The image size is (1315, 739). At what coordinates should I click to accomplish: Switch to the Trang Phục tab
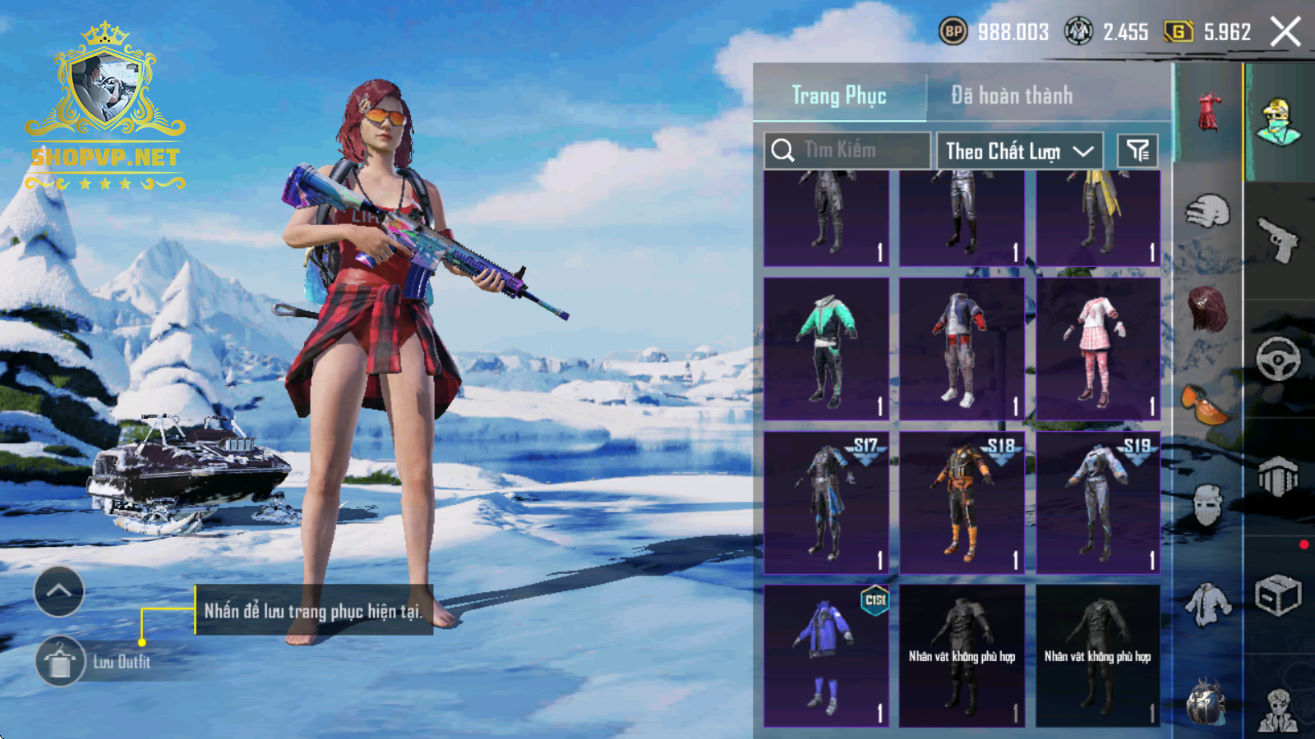839,95
